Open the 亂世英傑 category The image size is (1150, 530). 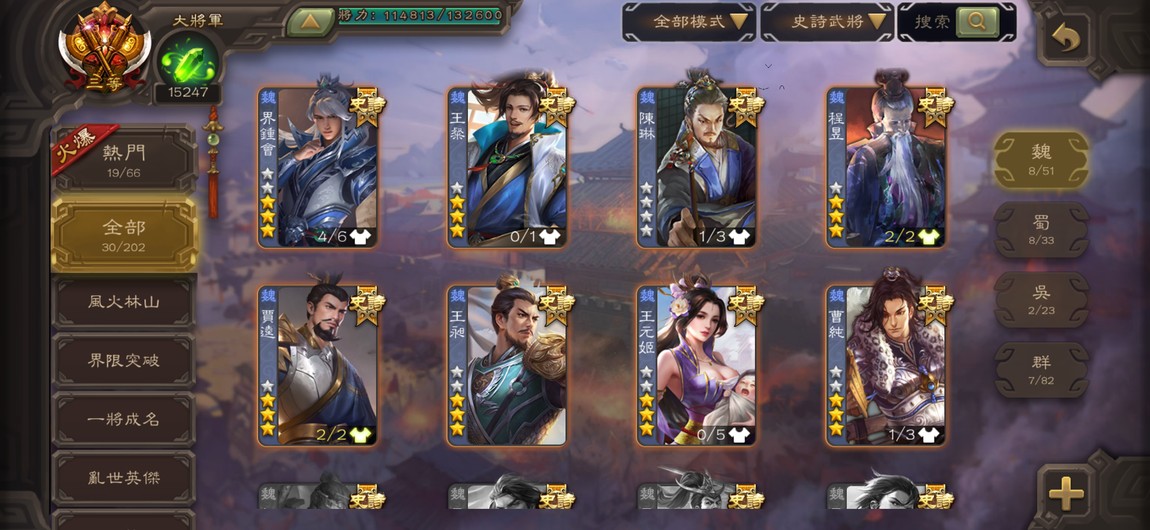pos(124,477)
